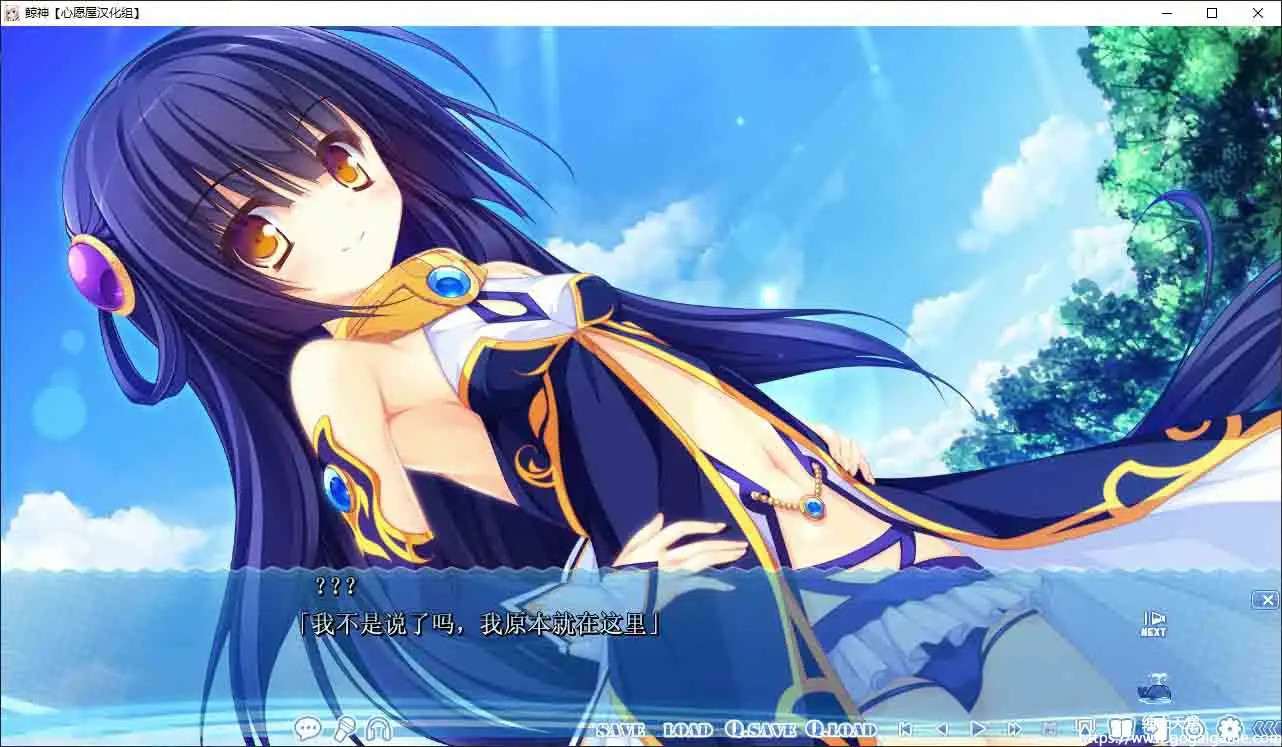Perform a quick save with Q.SAVE
Image resolution: width=1282 pixels, height=747 pixels.
click(x=760, y=730)
